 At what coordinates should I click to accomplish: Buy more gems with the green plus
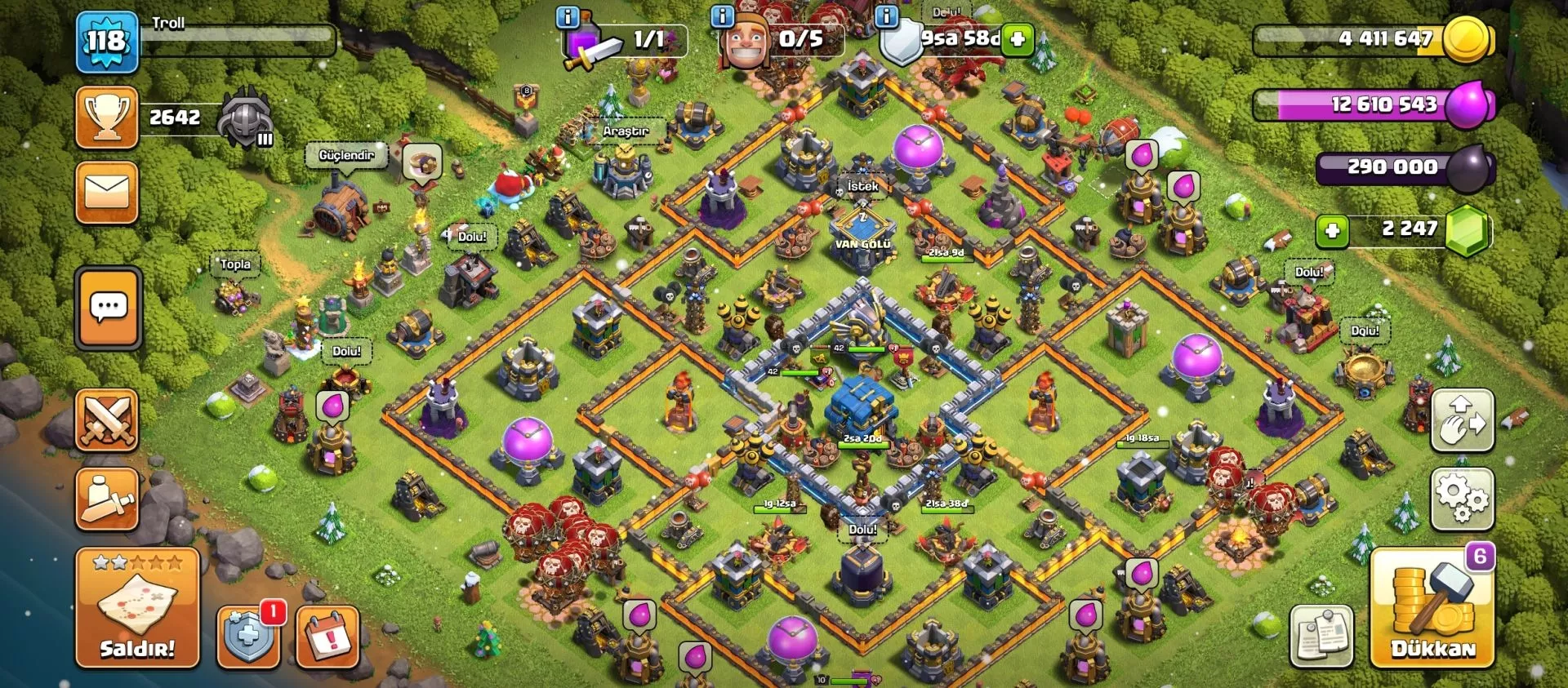point(1332,231)
